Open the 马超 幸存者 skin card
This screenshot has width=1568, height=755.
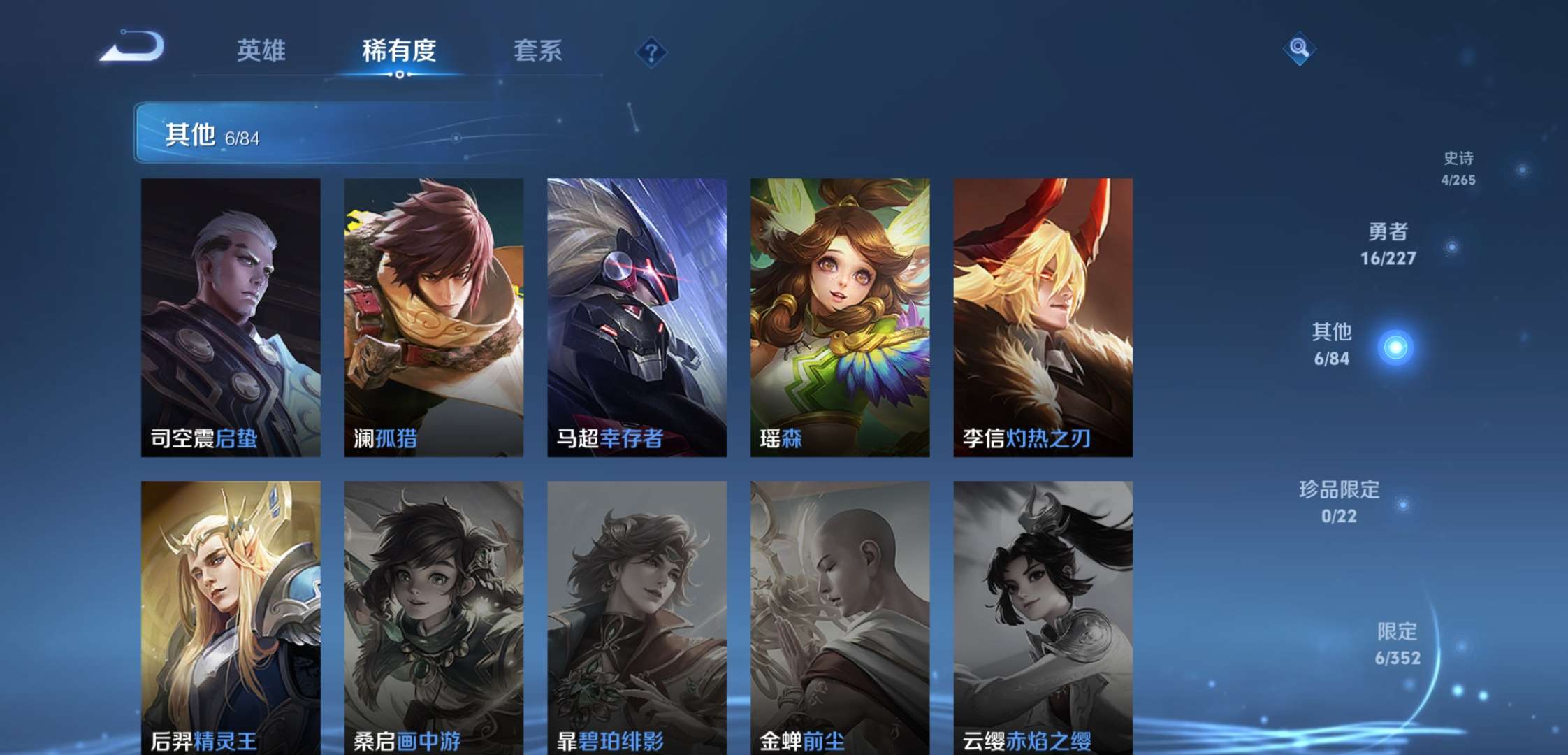(x=637, y=317)
